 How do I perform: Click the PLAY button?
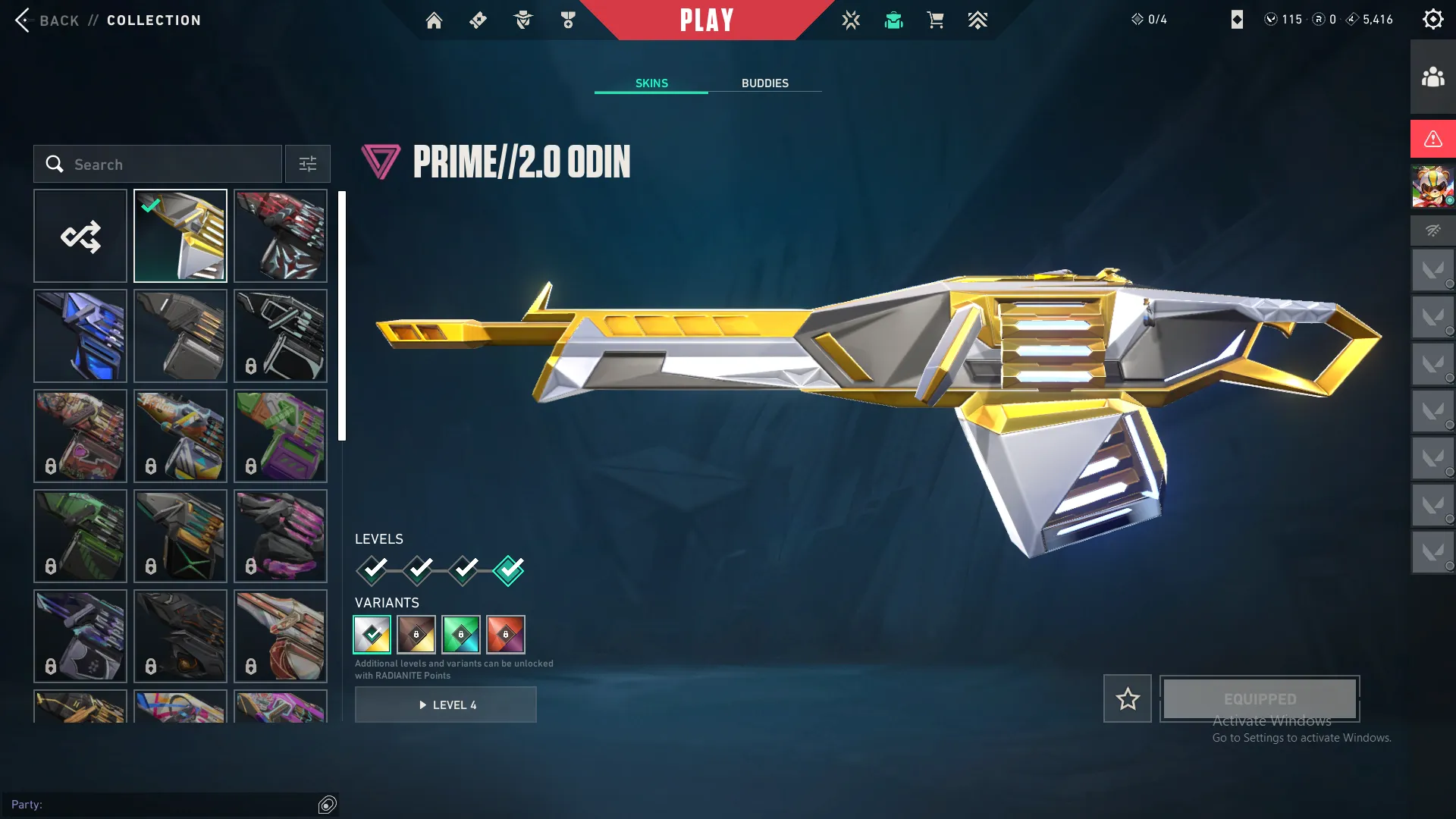pyautogui.click(x=707, y=20)
